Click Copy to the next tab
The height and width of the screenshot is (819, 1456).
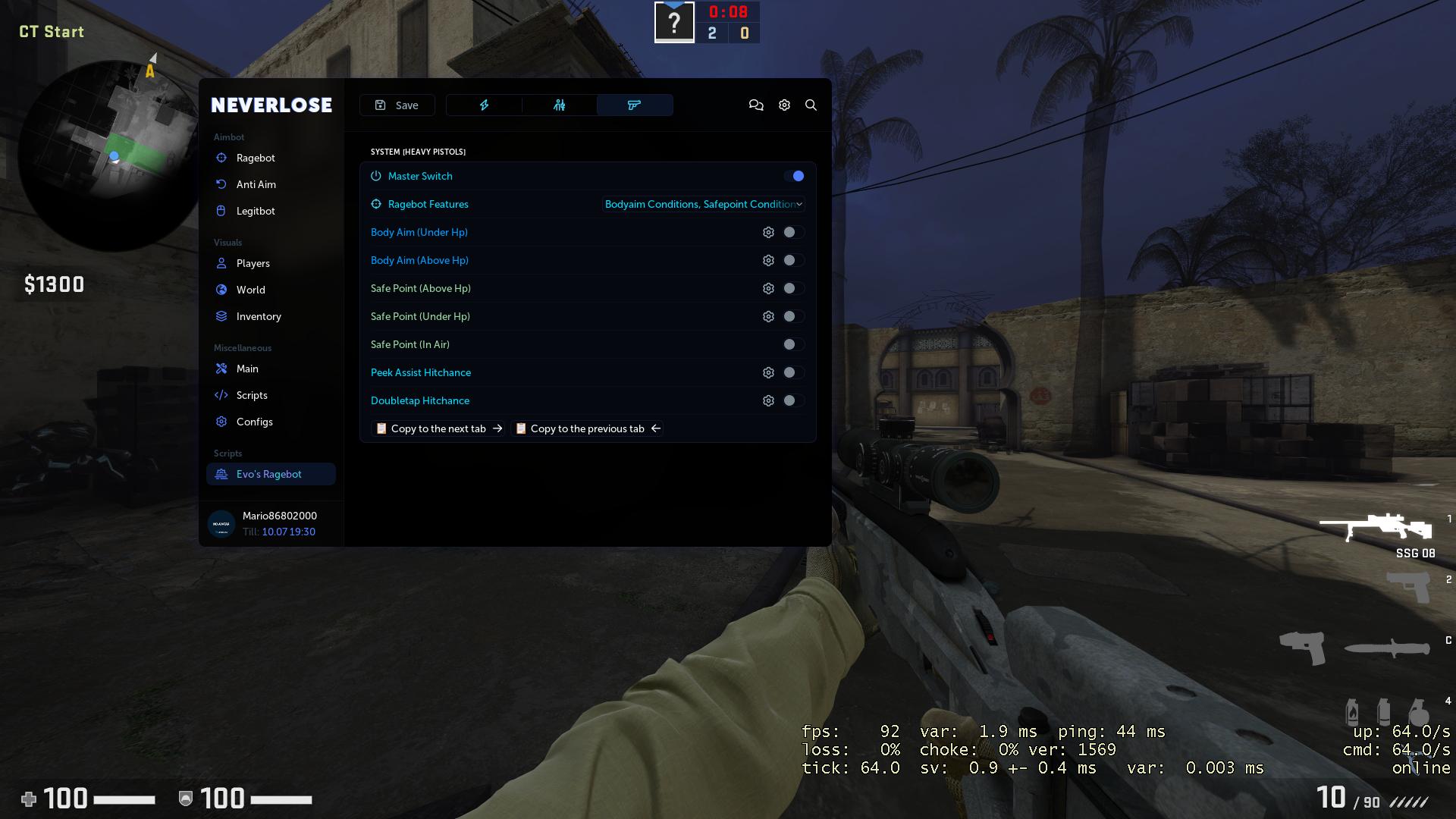tap(438, 428)
